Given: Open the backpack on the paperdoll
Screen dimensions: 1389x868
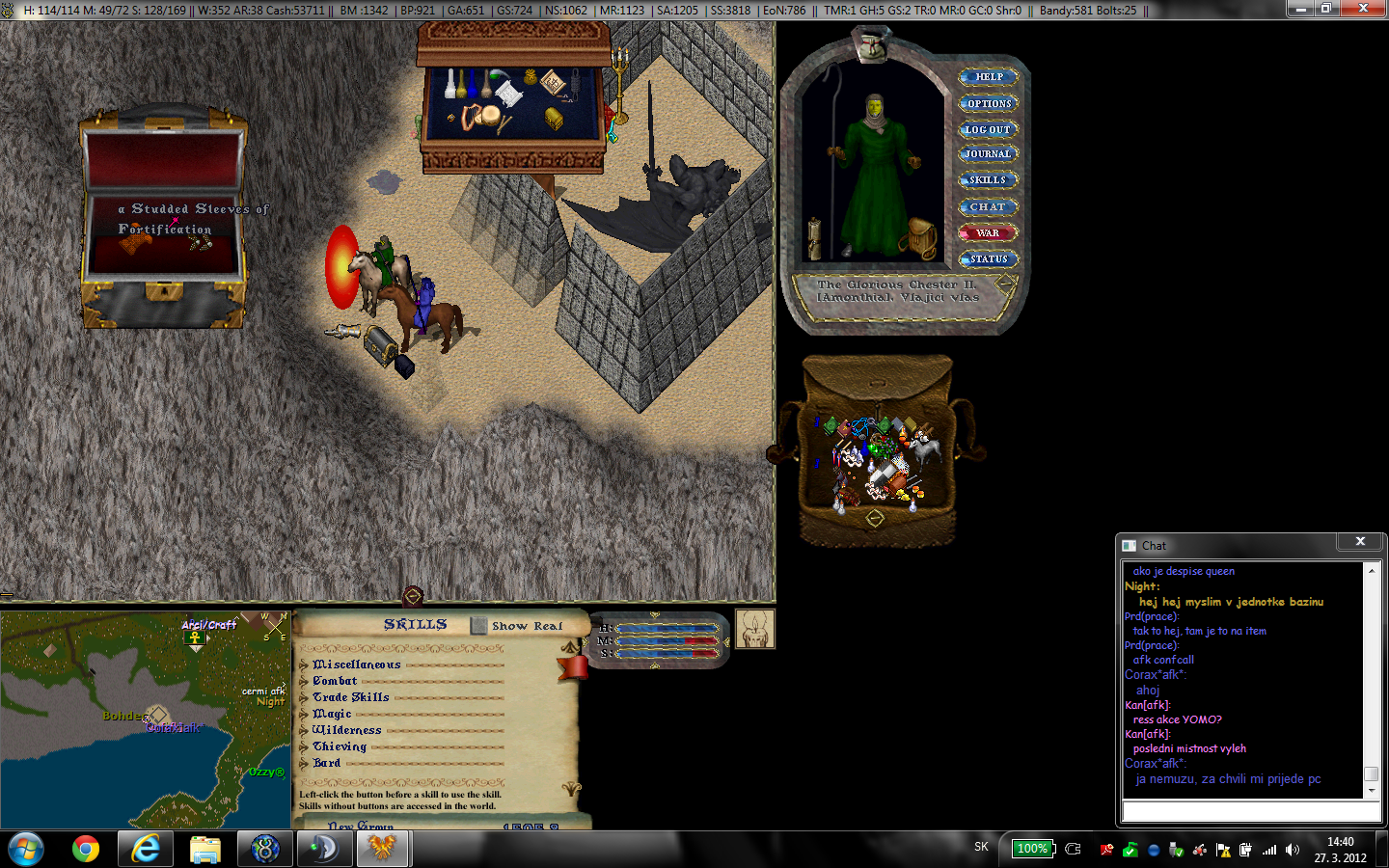Looking at the screenshot, I should [x=921, y=236].
